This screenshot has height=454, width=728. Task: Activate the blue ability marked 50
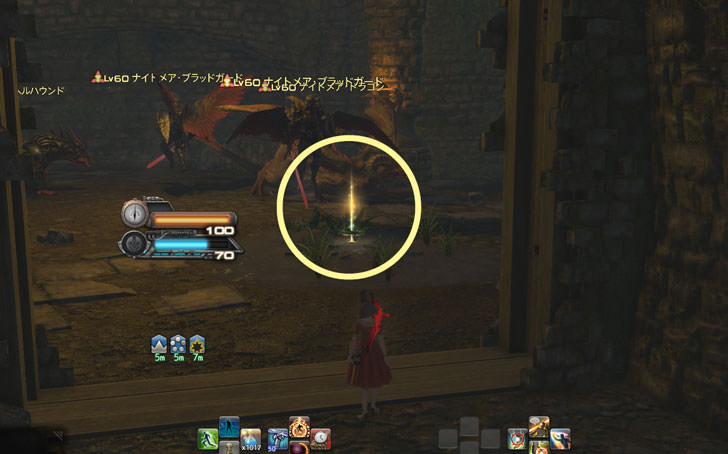(277, 439)
